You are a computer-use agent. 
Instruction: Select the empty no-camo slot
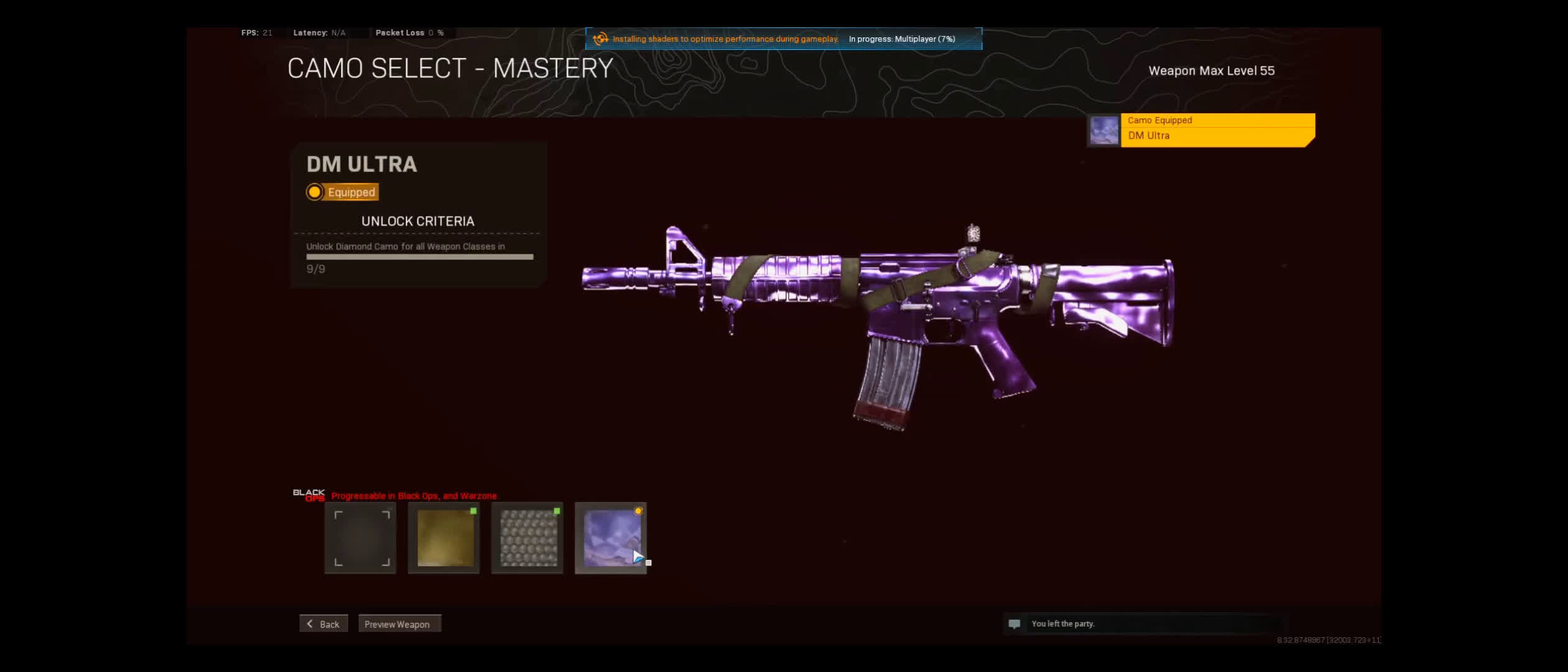[x=360, y=538]
